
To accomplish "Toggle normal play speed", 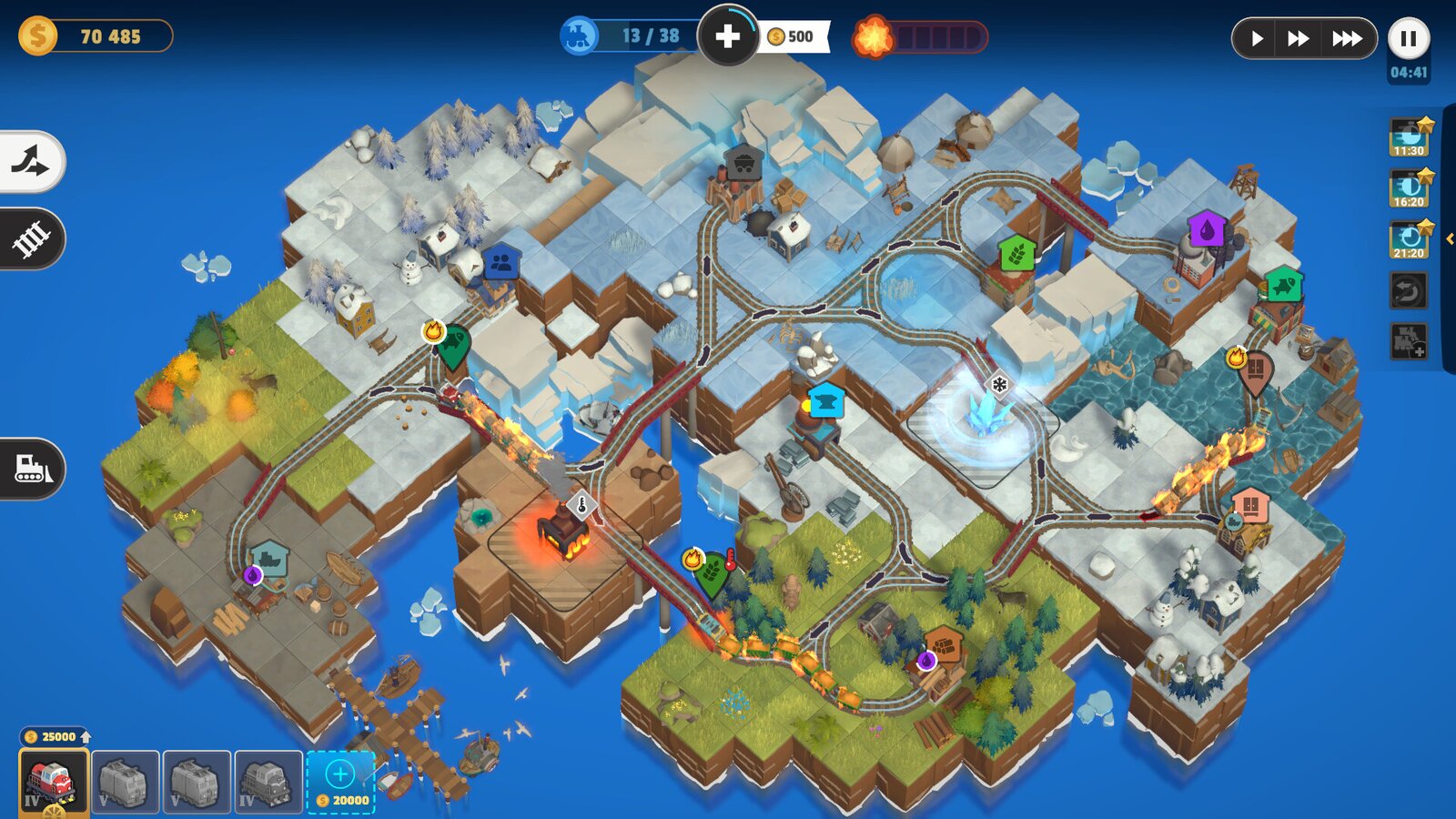I will (x=1259, y=38).
